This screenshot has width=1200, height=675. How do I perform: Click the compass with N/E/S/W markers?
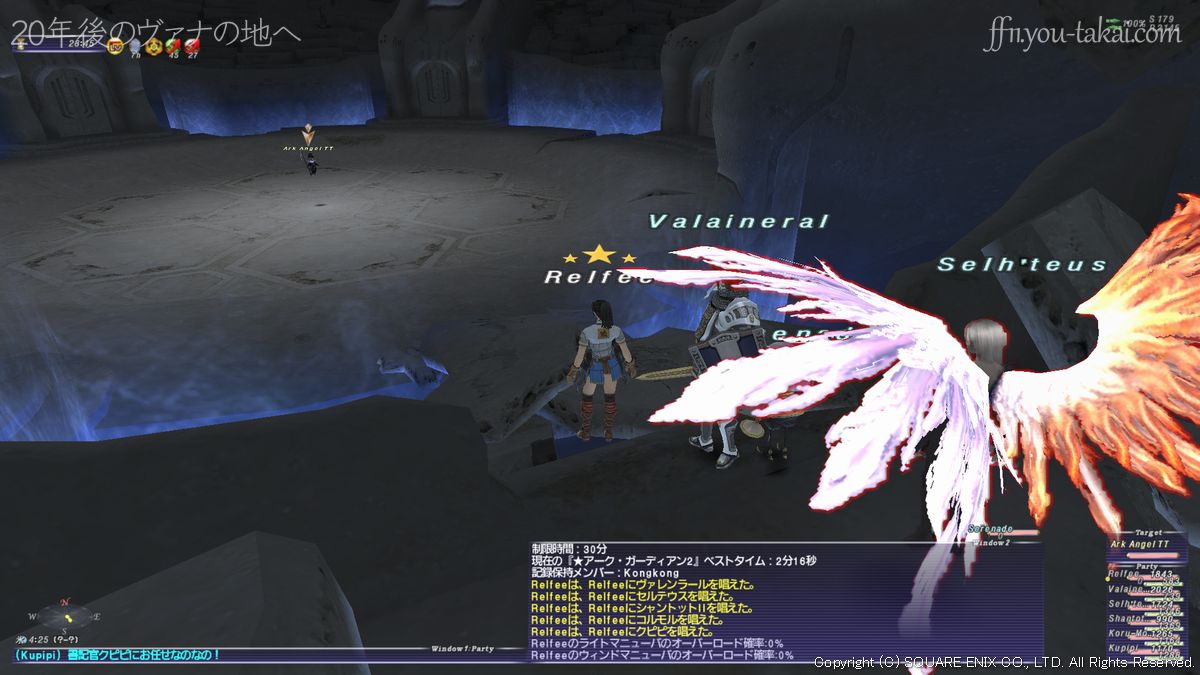(x=65, y=616)
